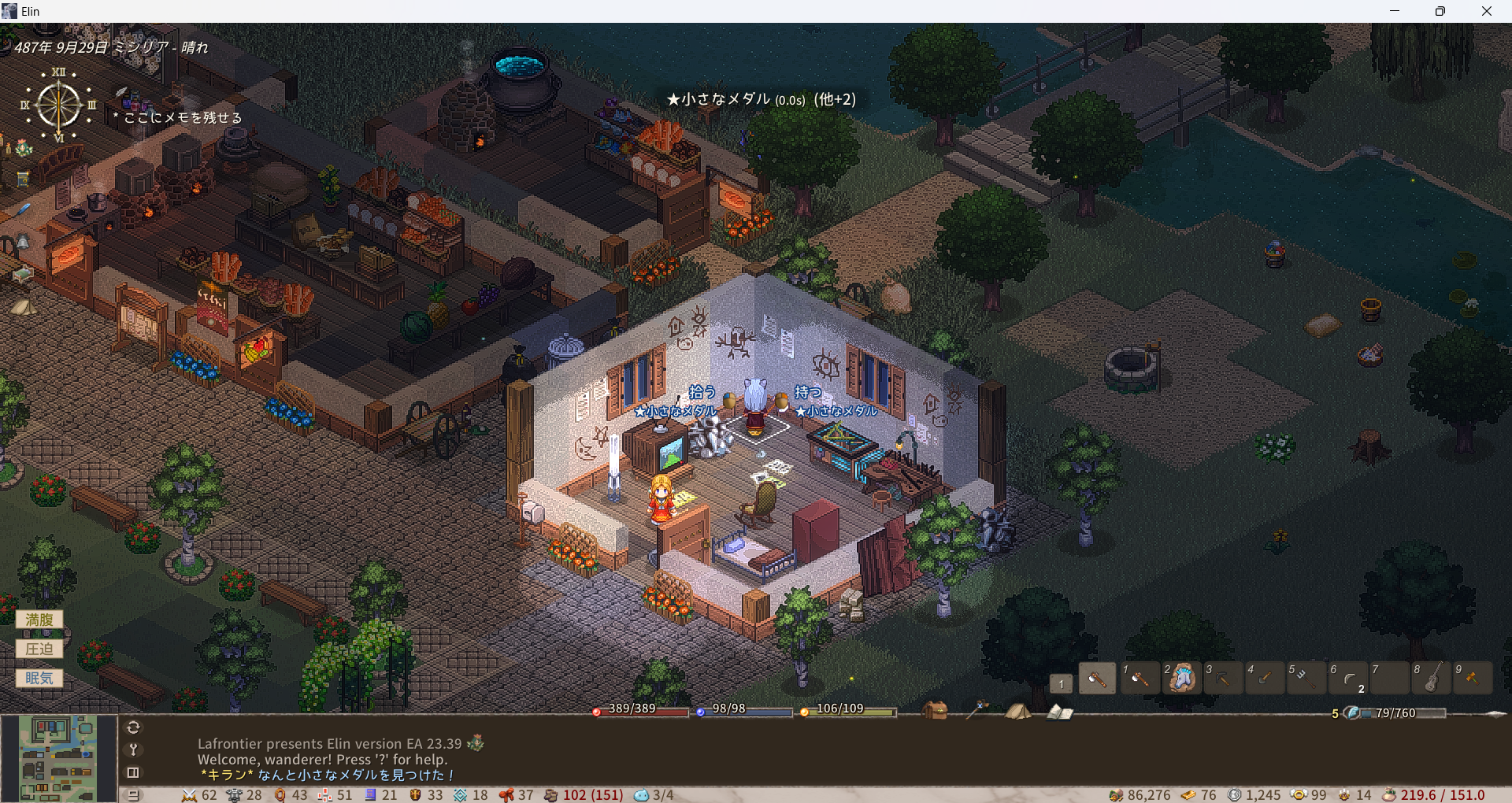Select the trident-shaped tool in slot 5
Viewport: 1512px width, 803px height.
coord(1306,678)
